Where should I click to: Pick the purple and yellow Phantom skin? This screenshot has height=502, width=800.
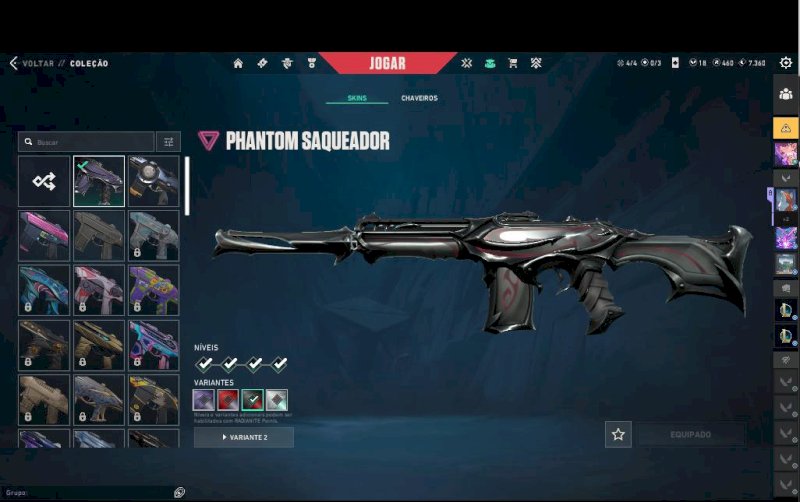click(153, 290)
